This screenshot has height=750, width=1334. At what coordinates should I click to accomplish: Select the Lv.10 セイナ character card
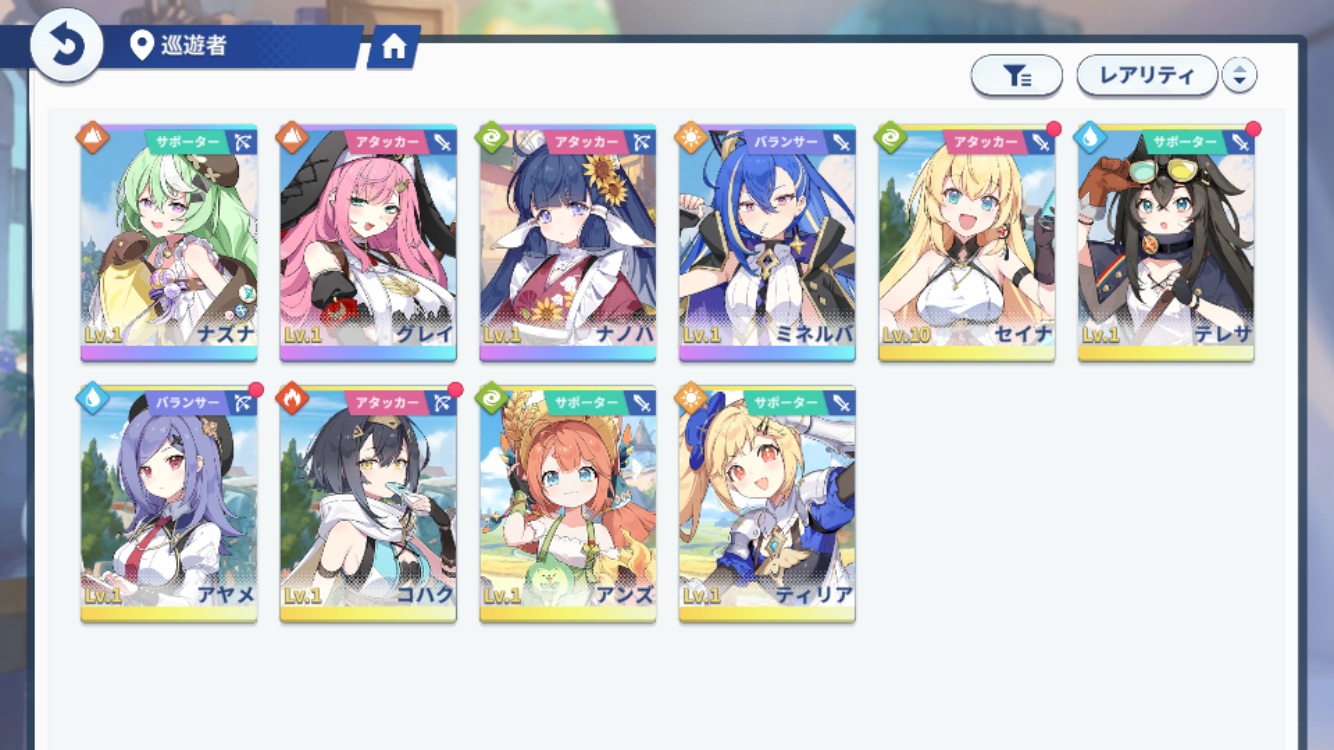point(967,242)
